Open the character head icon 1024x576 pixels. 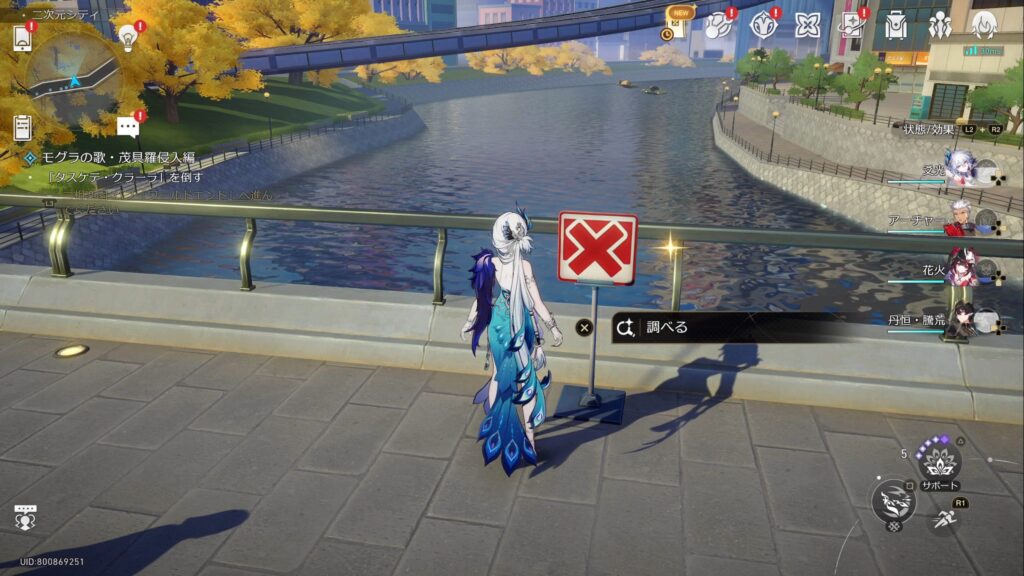click(984, 25)
